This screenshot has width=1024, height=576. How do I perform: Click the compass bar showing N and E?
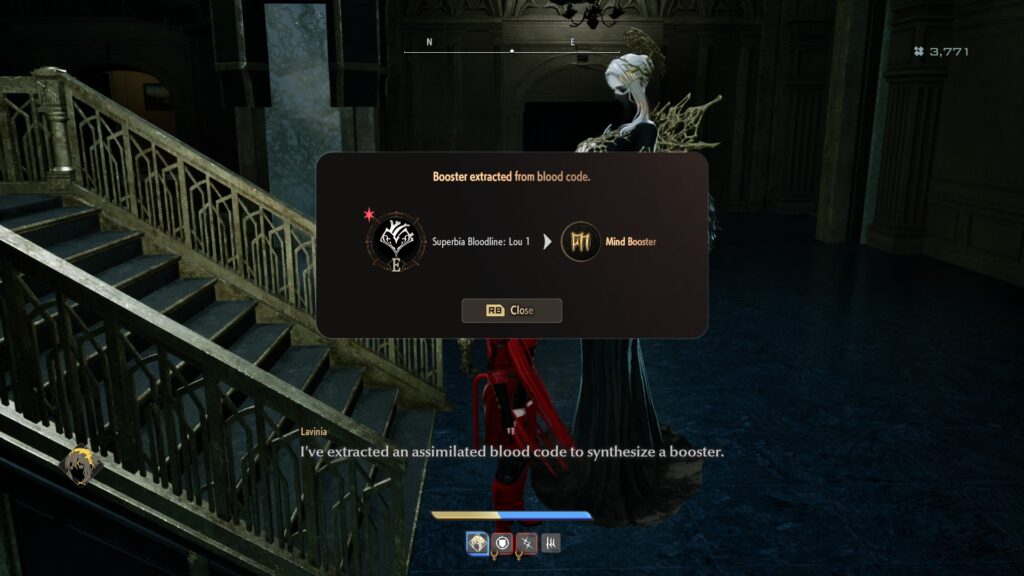pyautogui.click(x=511, y=50)
